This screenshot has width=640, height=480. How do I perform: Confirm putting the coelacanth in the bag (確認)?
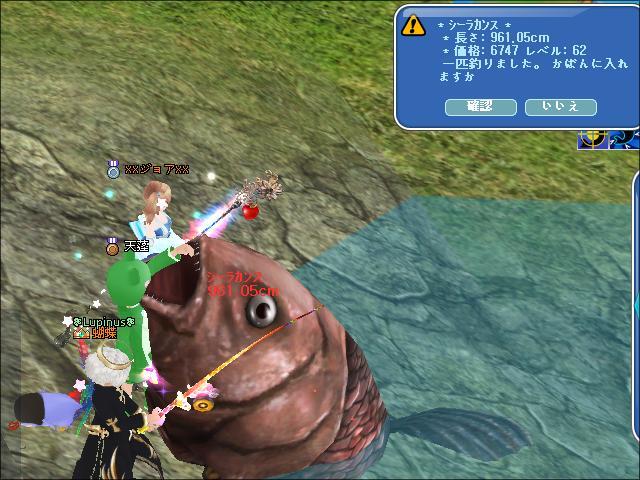coord(480,106)
